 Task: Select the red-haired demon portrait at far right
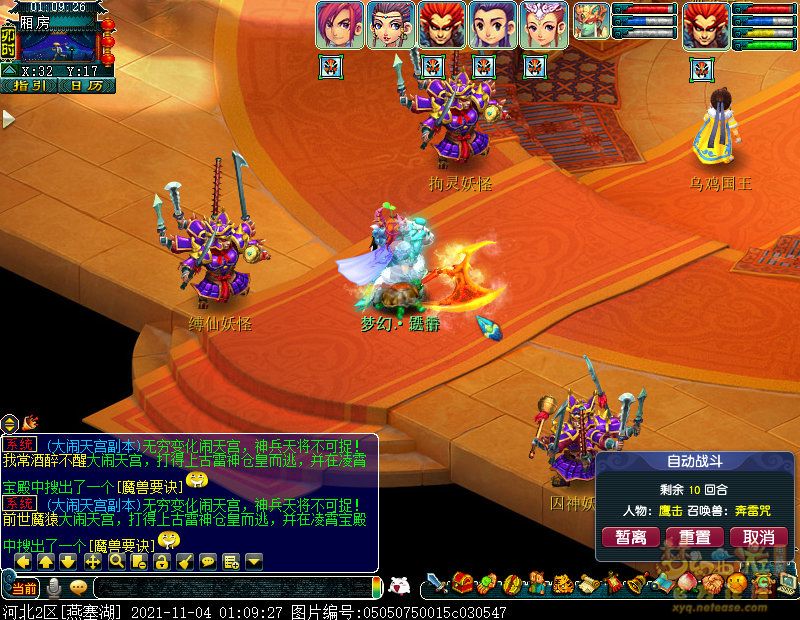pyautogui.click(x=704, y=23)
